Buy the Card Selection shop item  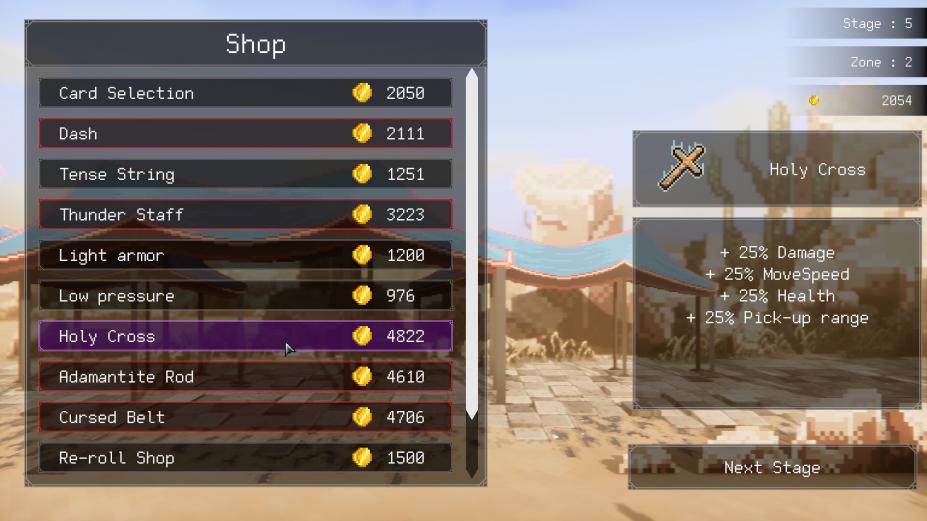(x=245, y=93)
